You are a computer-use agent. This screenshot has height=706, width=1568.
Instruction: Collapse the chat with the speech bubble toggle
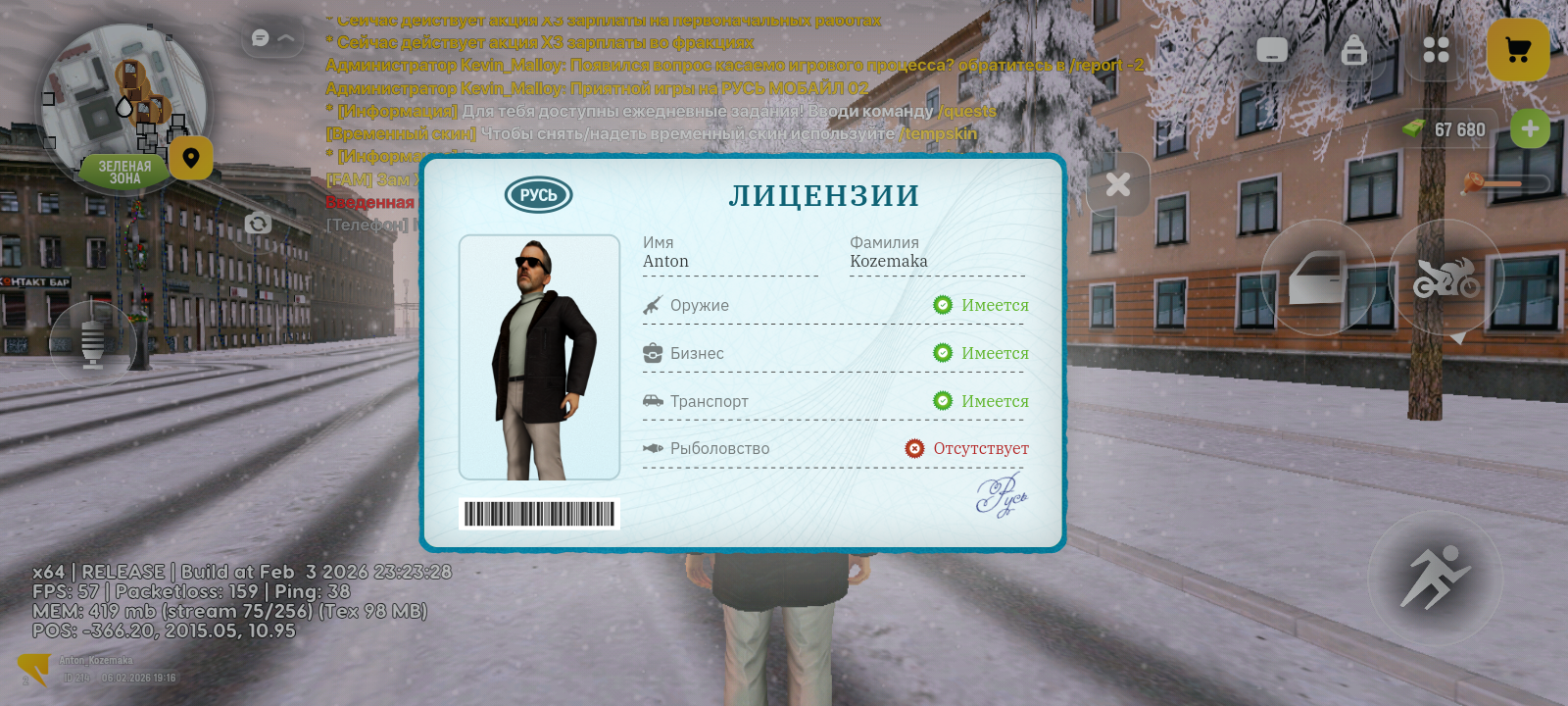pyautogui.click(x=271, y=38)
